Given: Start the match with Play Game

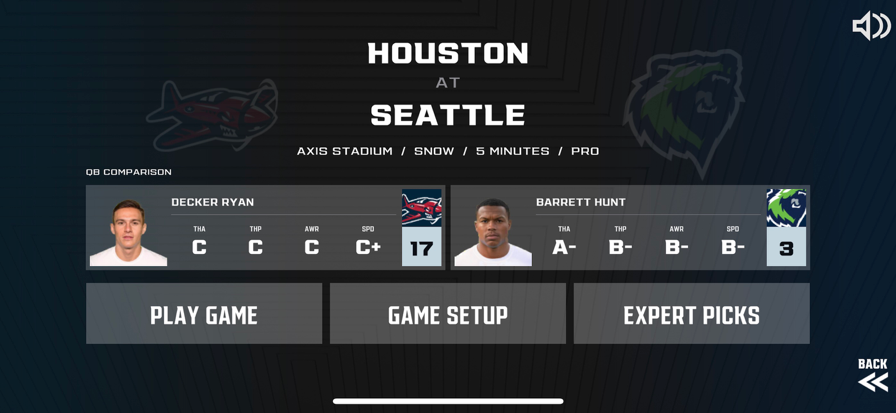Looking at the screenshot, I should click(204, 314).
